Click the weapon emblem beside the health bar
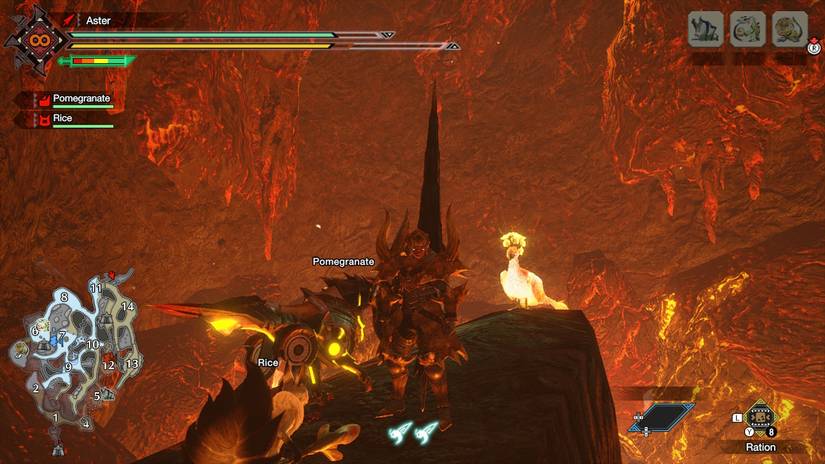 coord(42,41)
